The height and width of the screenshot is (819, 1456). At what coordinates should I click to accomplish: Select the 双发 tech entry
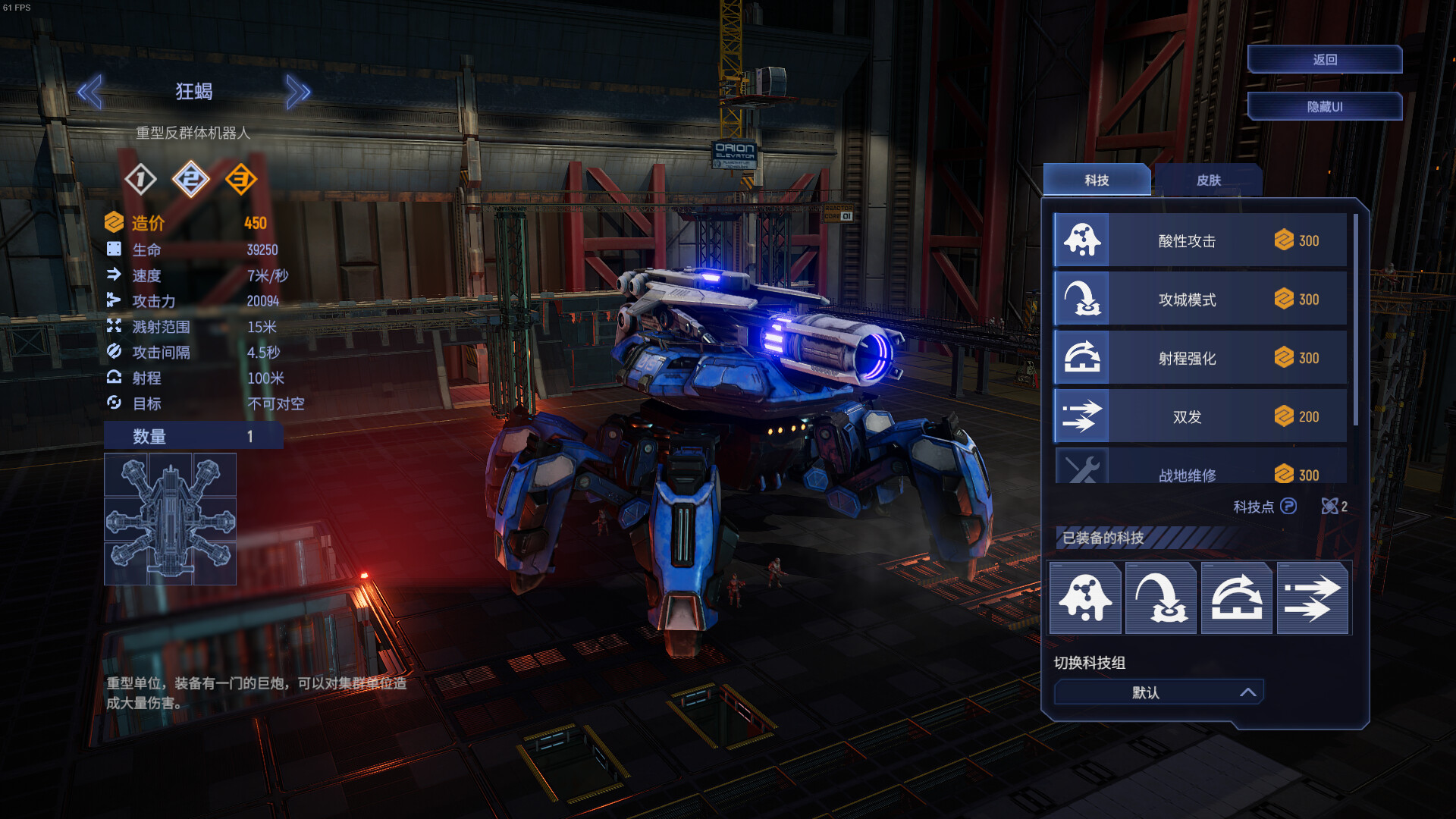(x=1200, y=416)
